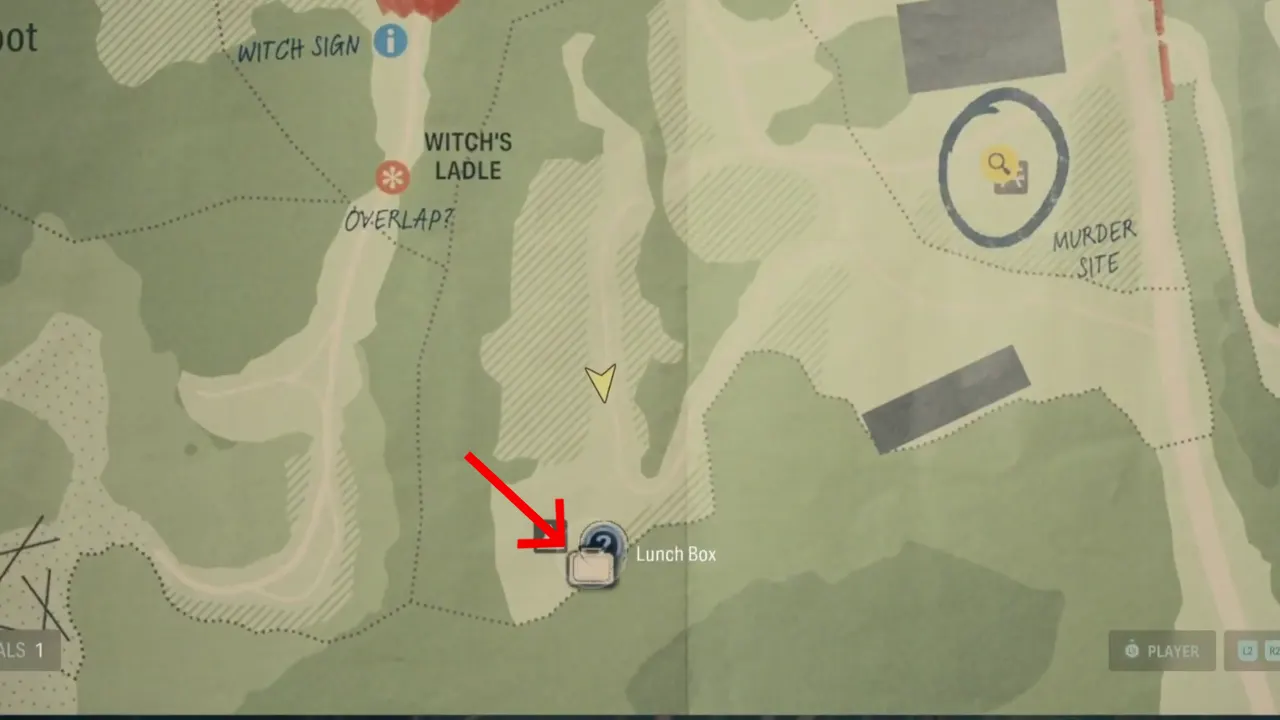1280x720 pixels.
Task: Click the ALS 1 counter in the corner
Action: (22, 650)
